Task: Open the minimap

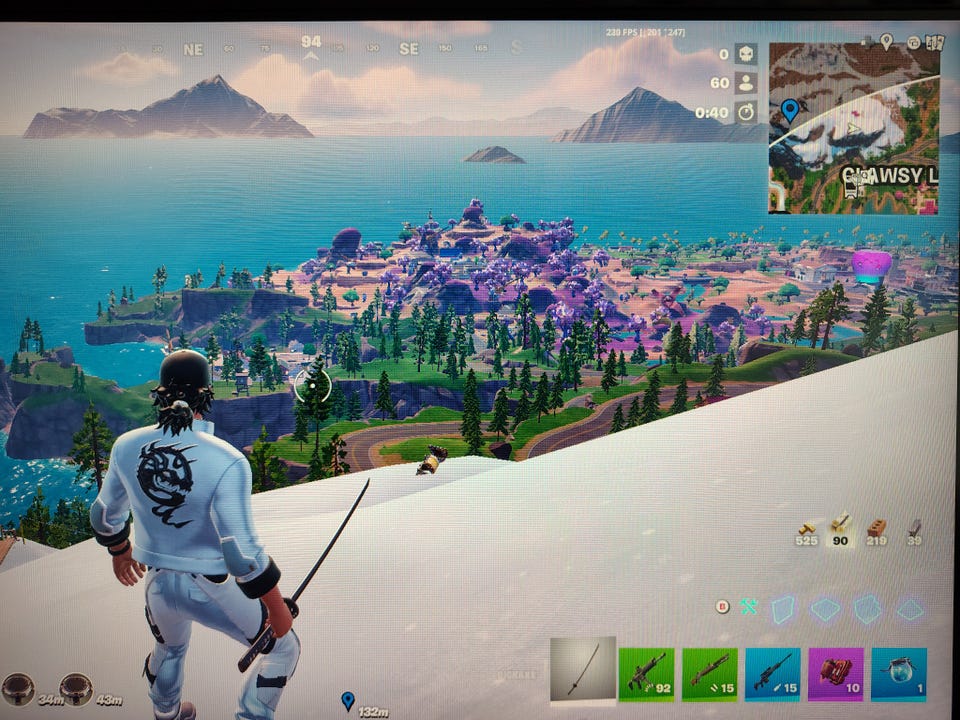Action: click(x=853, y=128)
